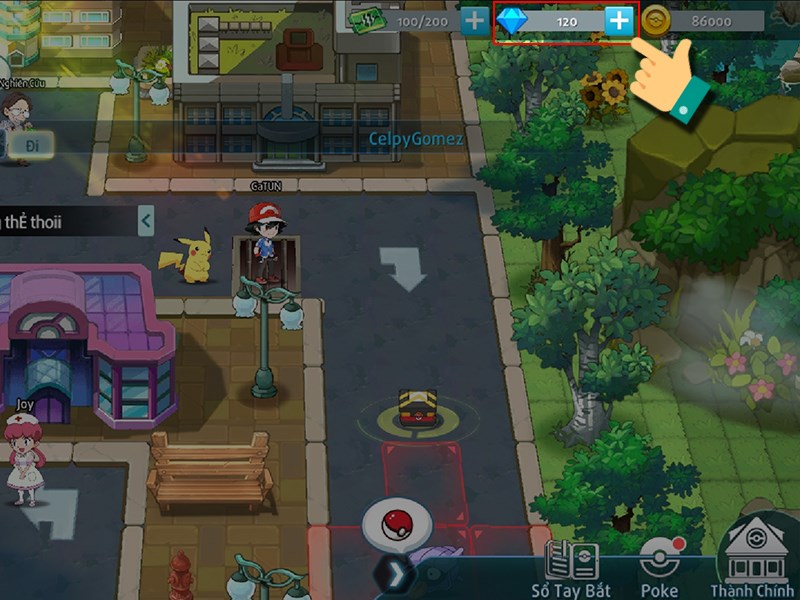The image size is (800, 600).
Task: Tap the Poké Ball speech bubble
Action: click(x=398, y=524)
